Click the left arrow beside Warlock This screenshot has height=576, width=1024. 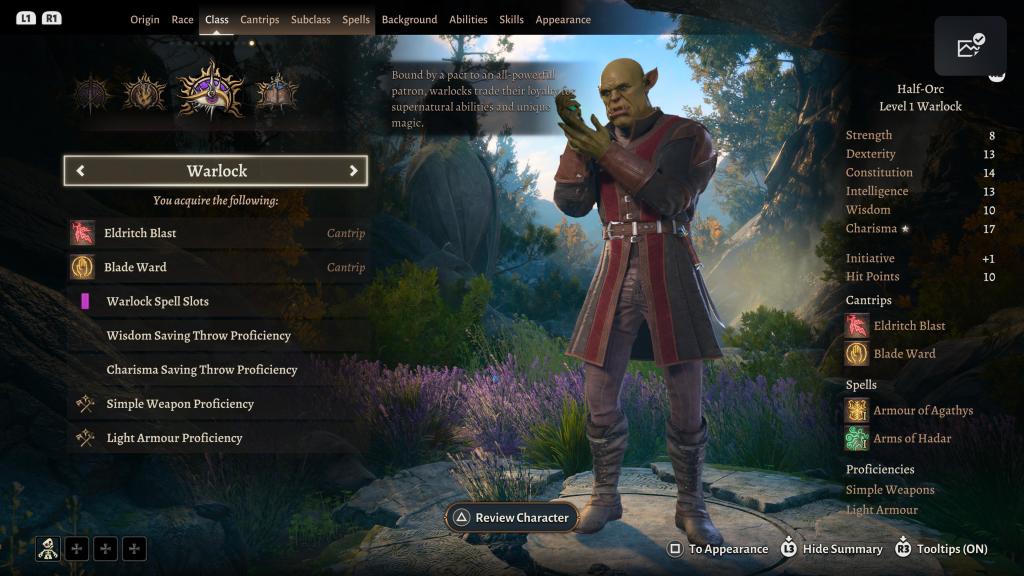tap(80, 171)
